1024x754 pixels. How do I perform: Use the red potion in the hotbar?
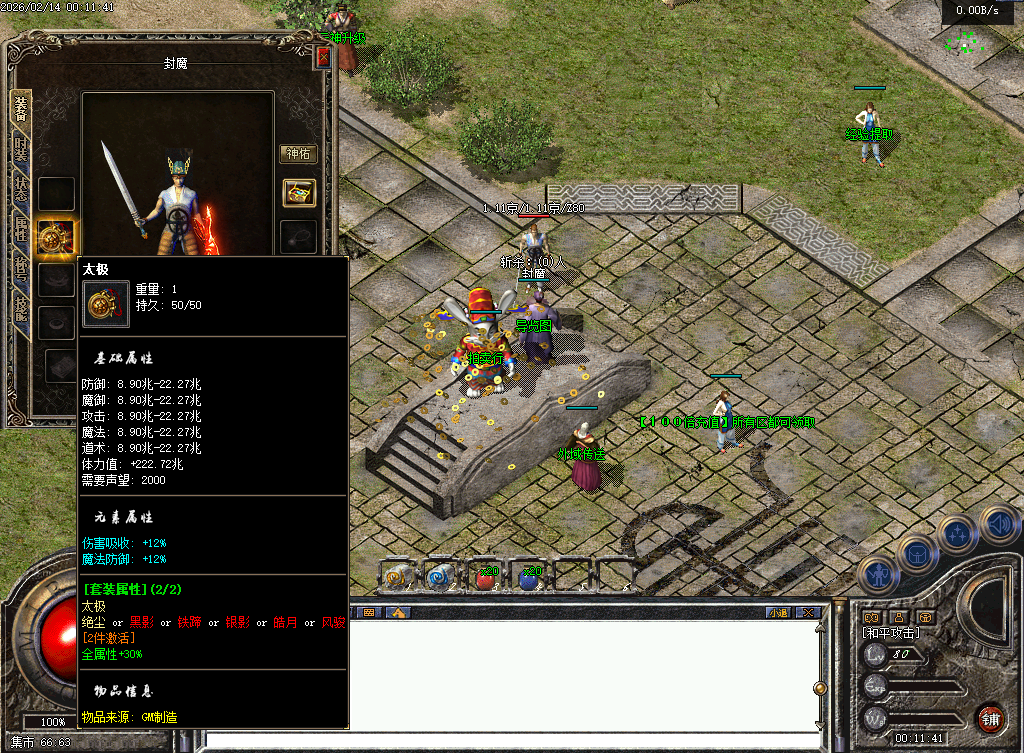(485, 577)
